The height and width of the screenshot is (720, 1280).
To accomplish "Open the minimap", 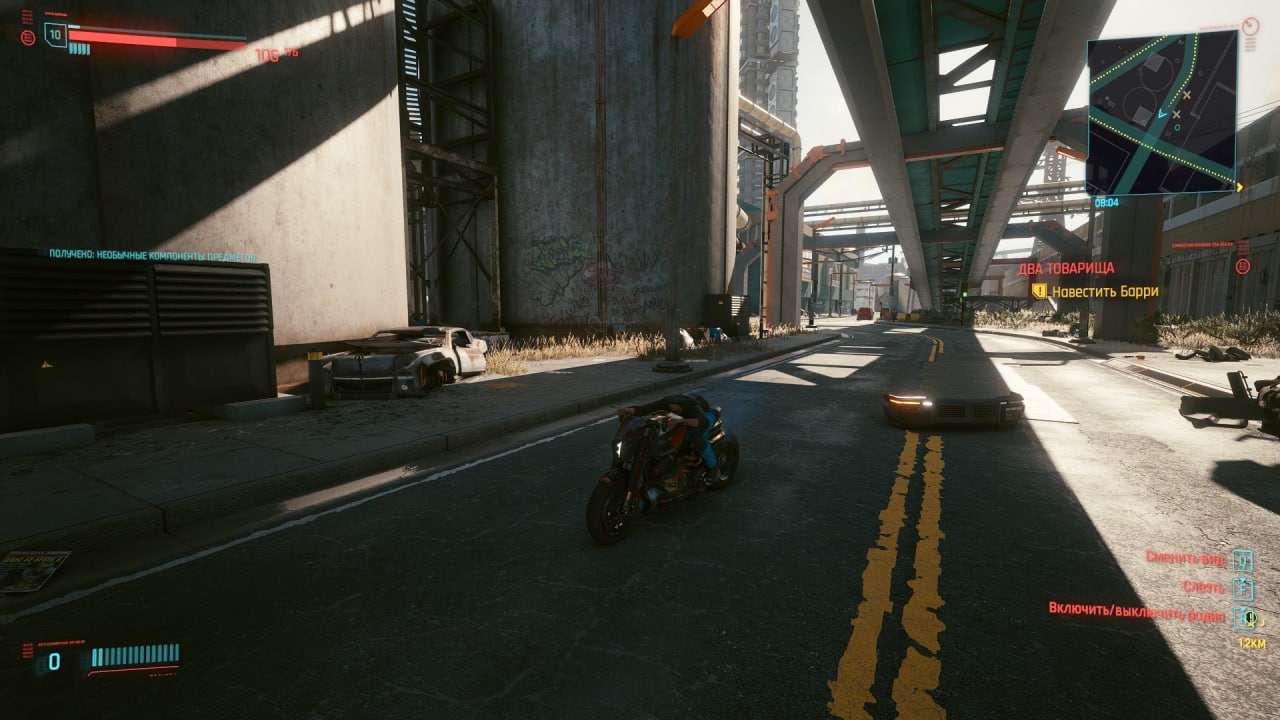I will tap(1162, 111).
